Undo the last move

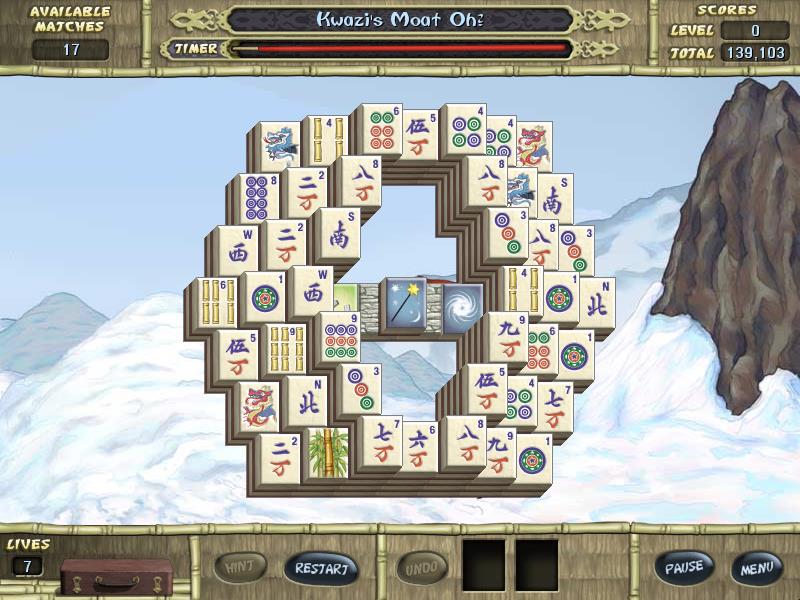point(422,568)
